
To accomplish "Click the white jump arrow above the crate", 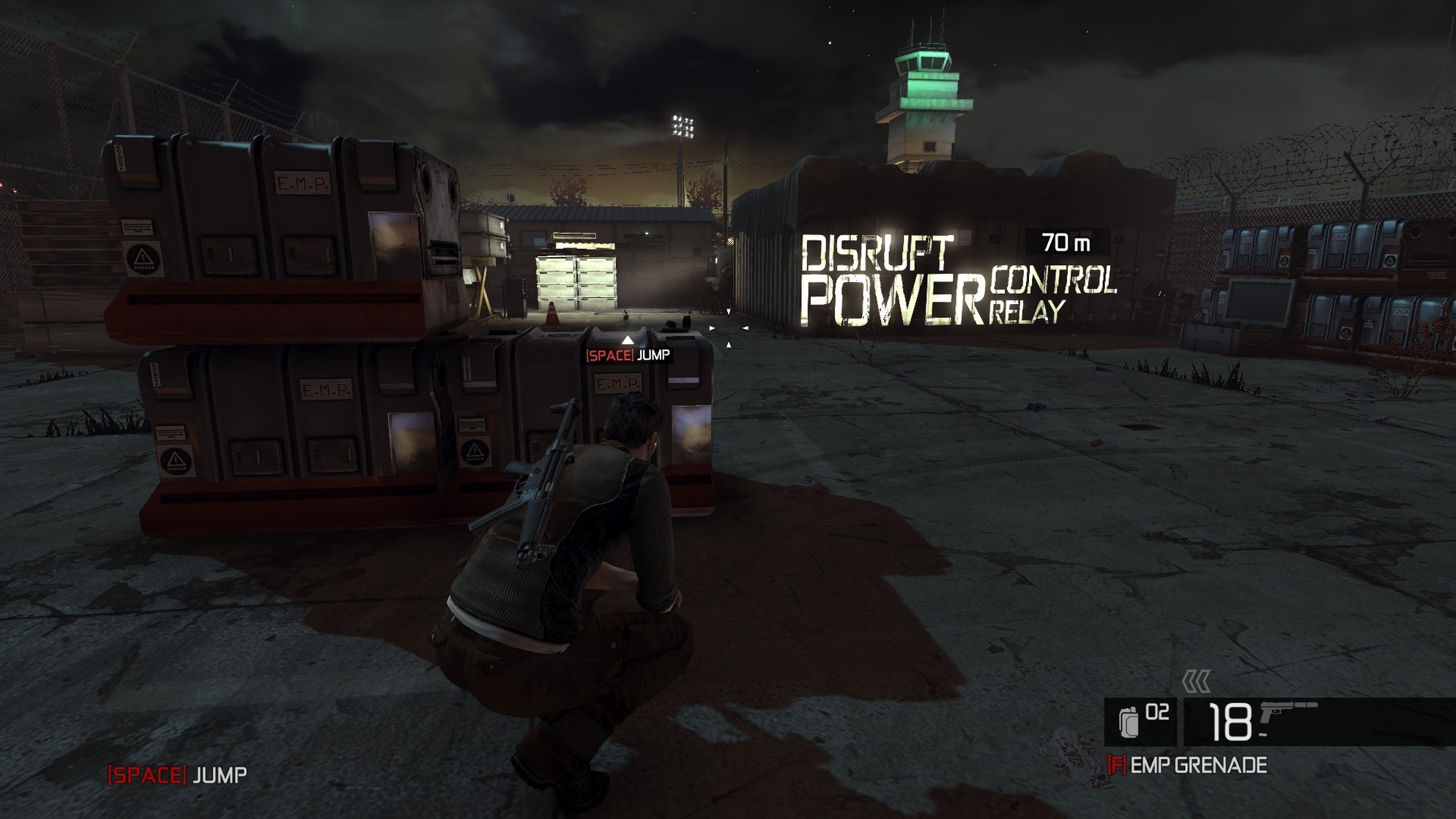I will click(x=626, y=338).
